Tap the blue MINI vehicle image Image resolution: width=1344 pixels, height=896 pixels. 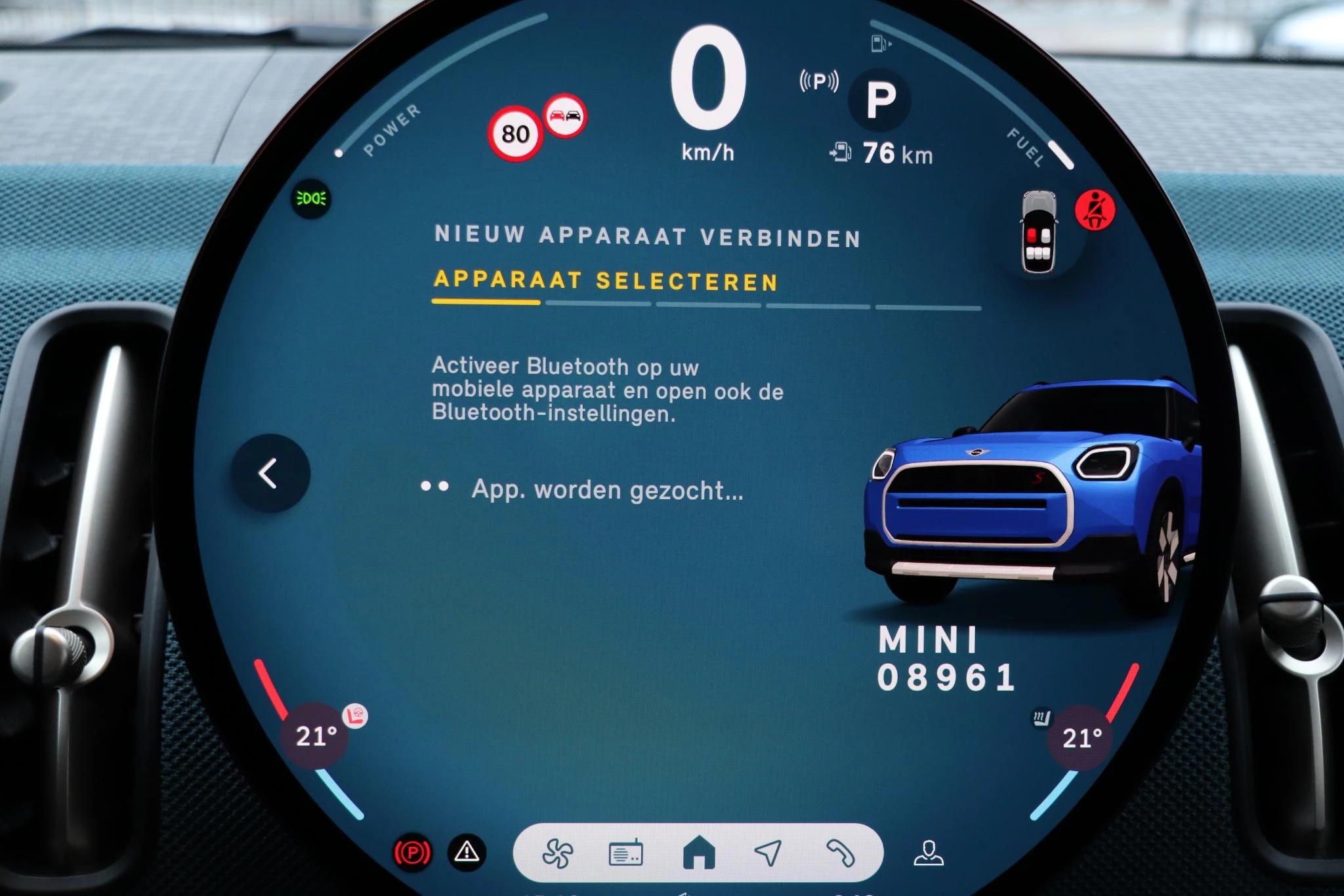click(x=1030, y=492)
